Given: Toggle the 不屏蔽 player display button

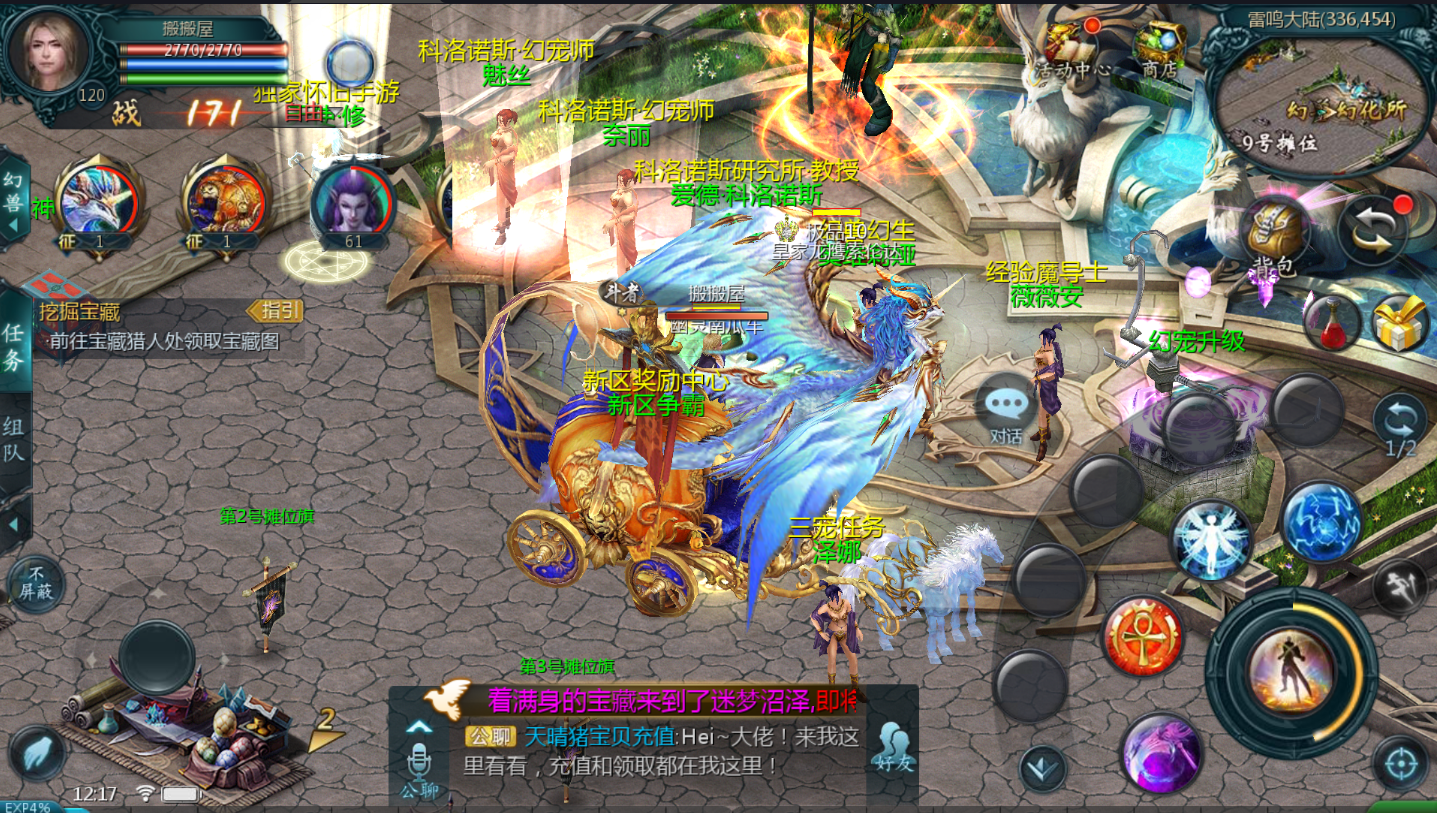Looking at the screenshot, I should 36,584.
